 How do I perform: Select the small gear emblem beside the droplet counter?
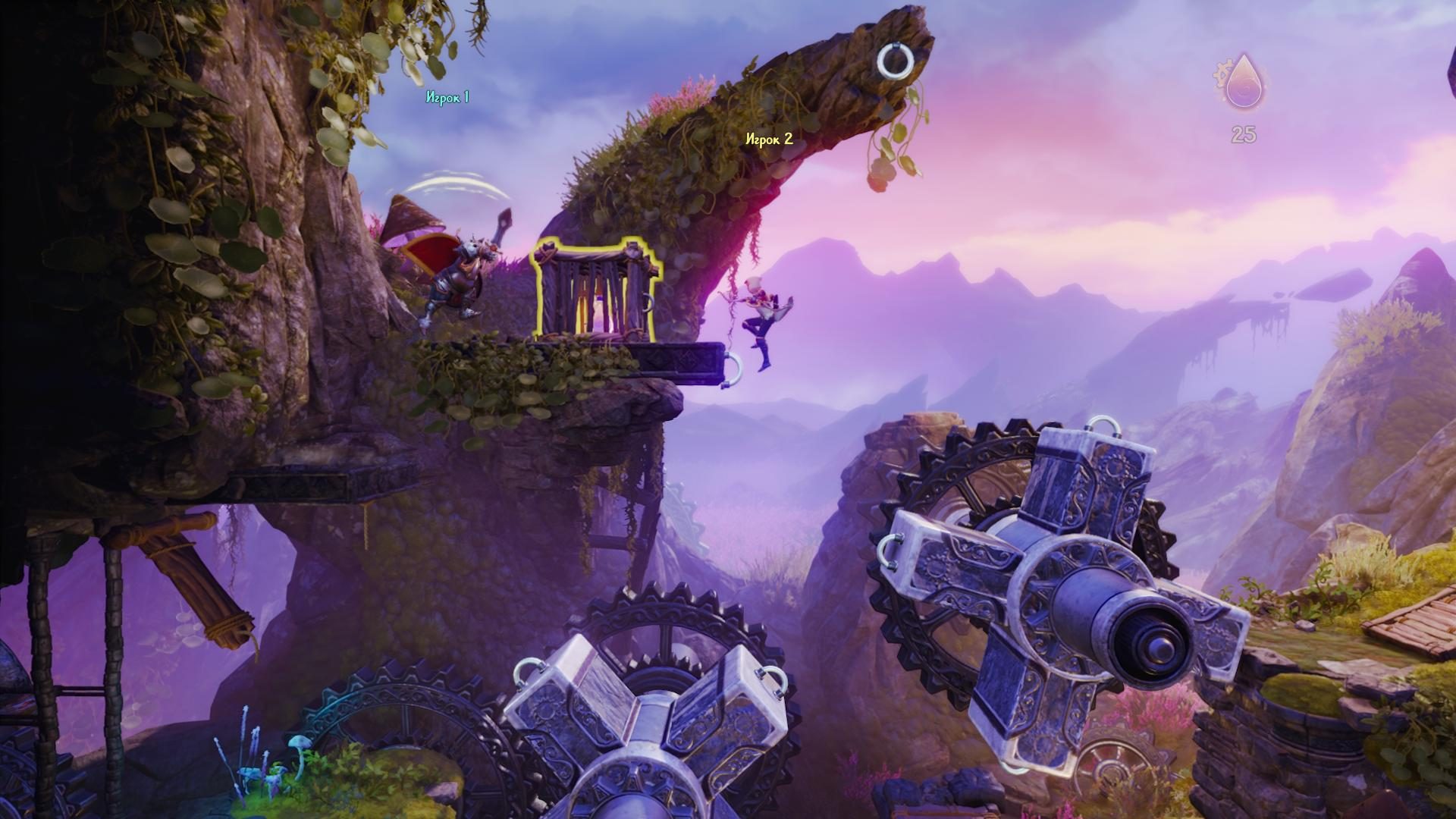pyautogui.click(x=1222, y=72)
